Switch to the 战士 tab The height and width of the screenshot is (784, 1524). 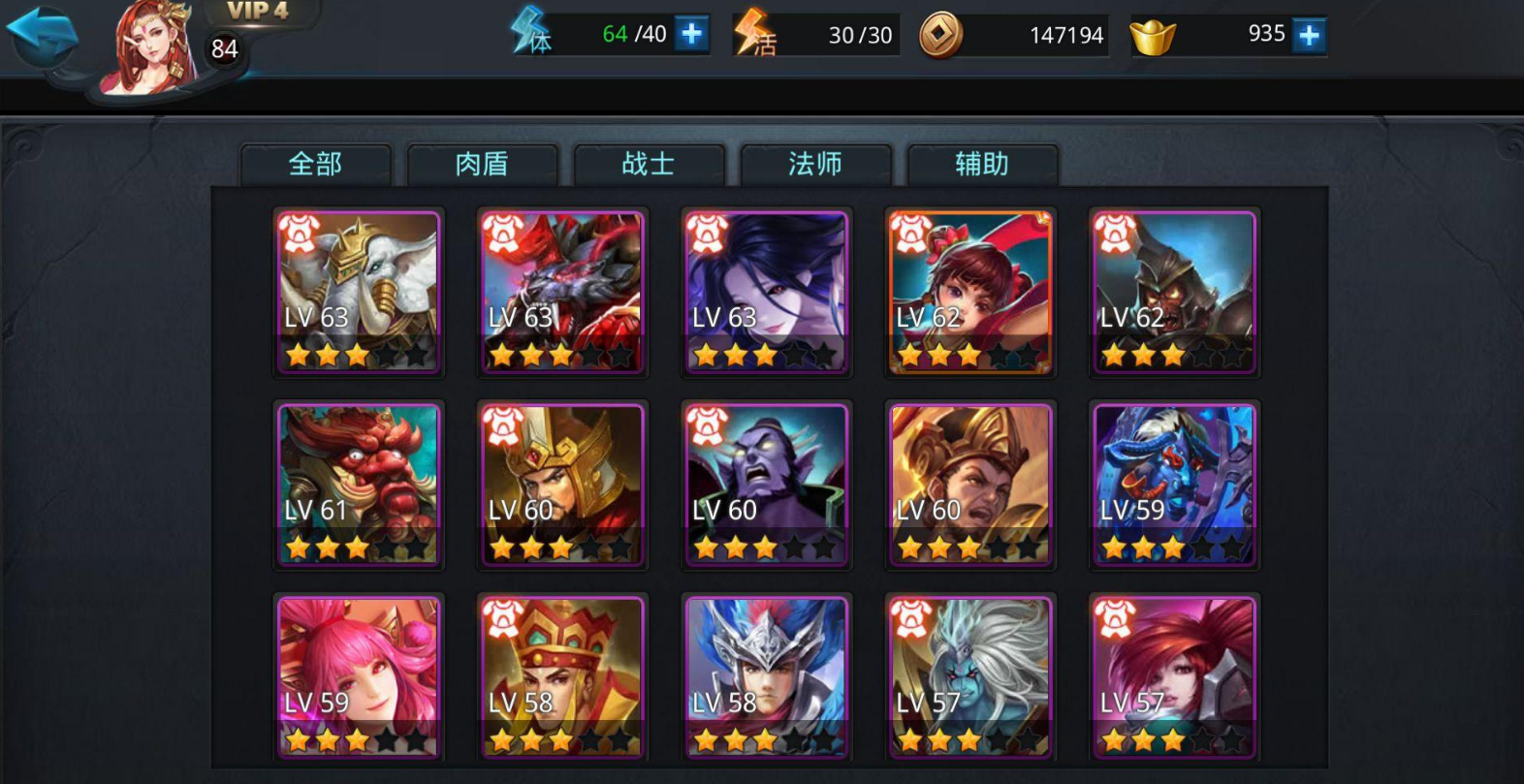pos(649,164)
